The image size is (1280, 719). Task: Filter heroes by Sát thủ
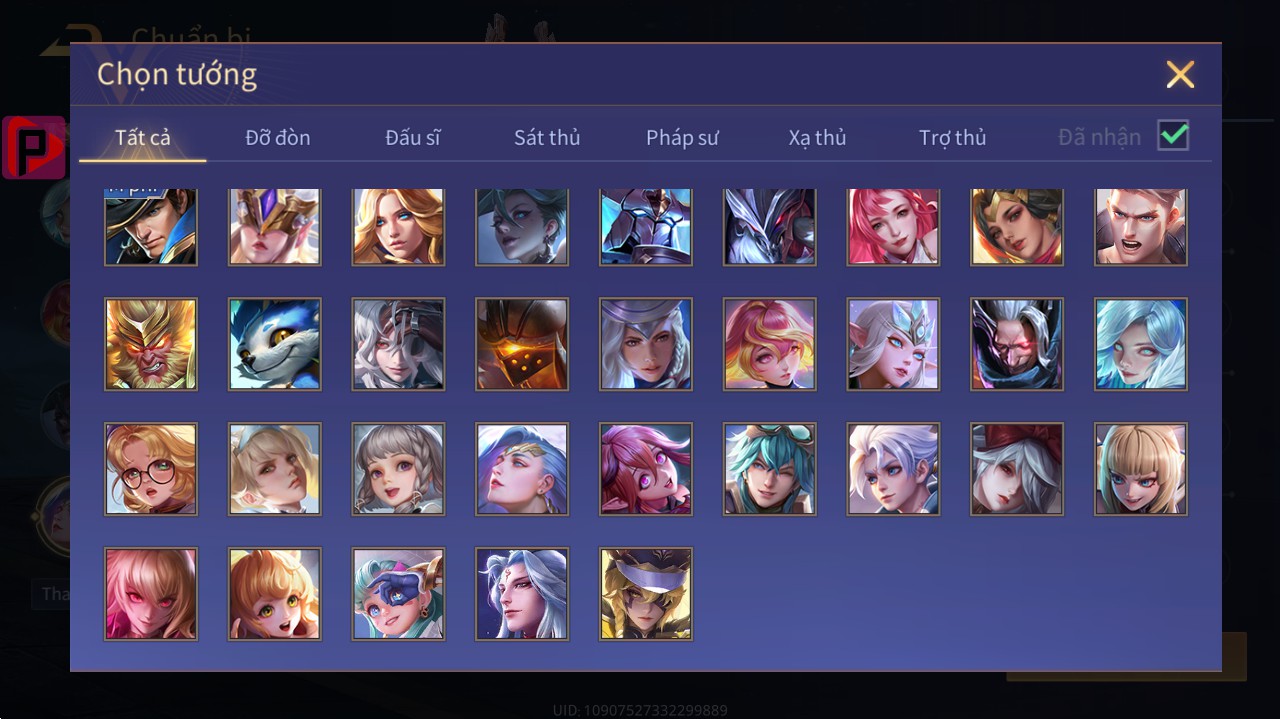tap(547, 137)
